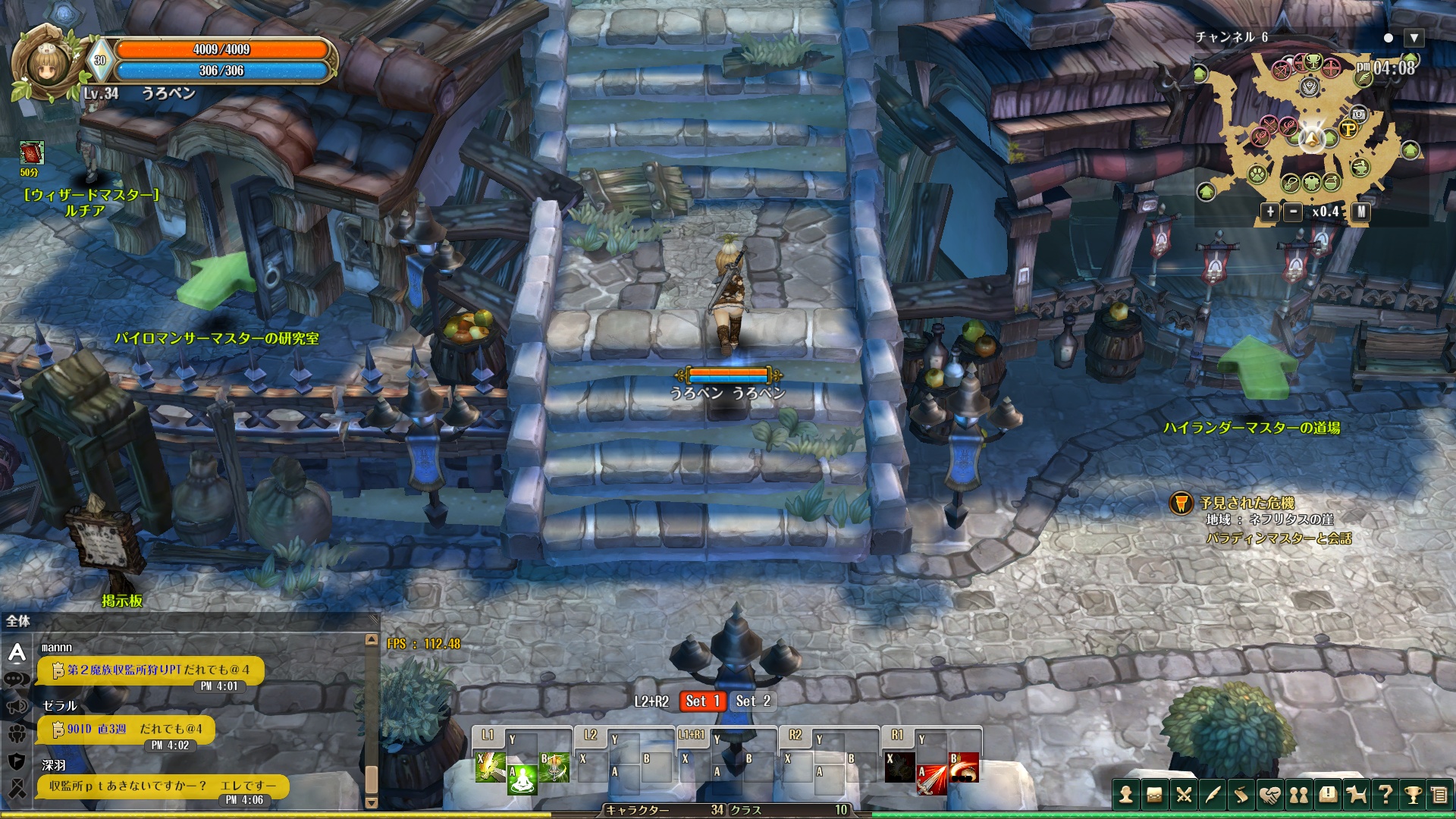Open the inventory bag icon

pos(1155,795)
